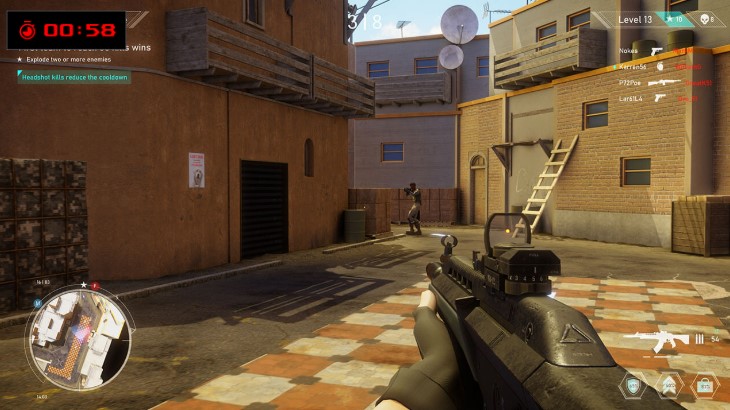Click the 'Headshot kills reduce the cooldown' tip
The width and height of the screenshot is (730, 410).
click(70, 77)
